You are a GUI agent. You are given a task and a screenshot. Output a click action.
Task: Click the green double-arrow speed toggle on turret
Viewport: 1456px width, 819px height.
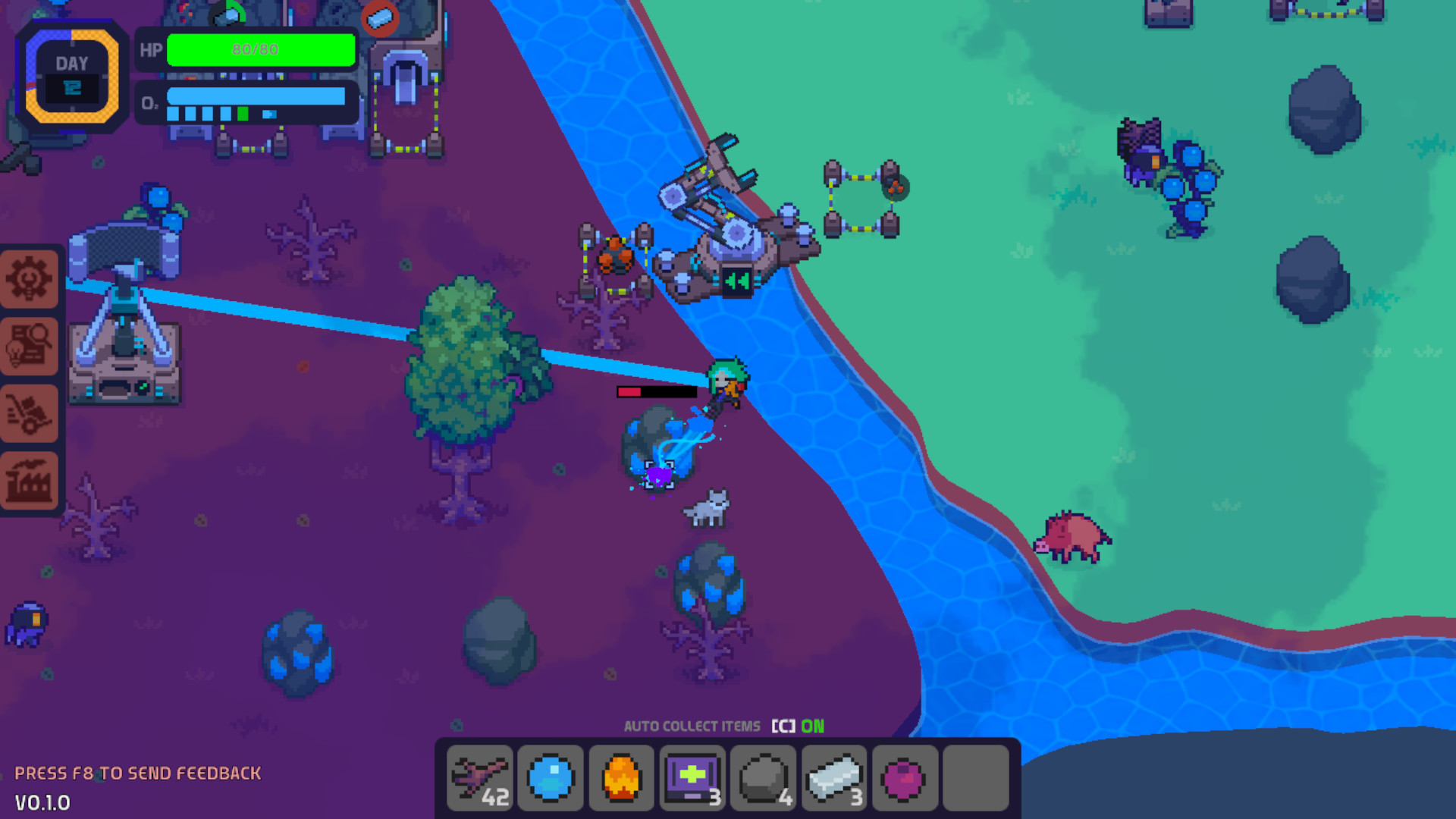(x=736, y=281)
